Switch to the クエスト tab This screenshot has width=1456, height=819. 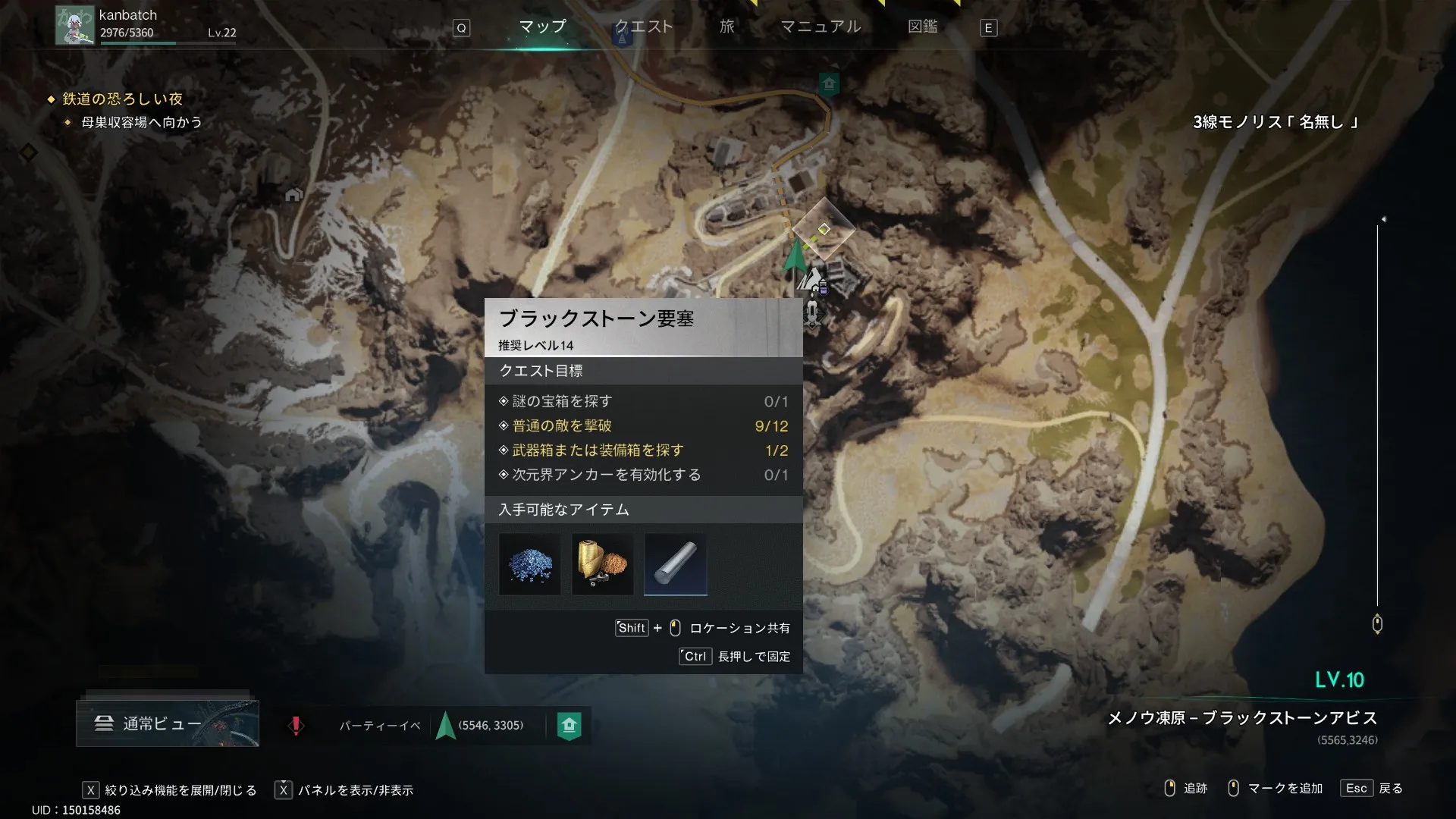(643, 27)
